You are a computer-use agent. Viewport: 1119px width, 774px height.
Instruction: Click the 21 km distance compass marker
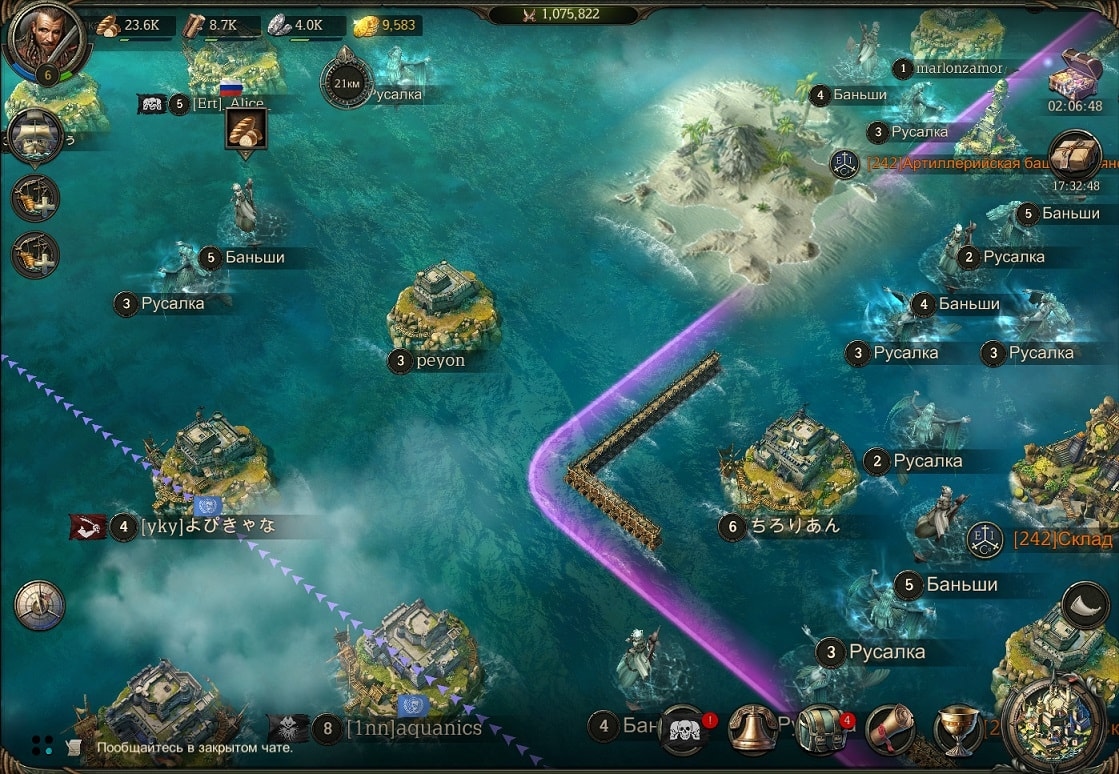click(x=347, y=84)
